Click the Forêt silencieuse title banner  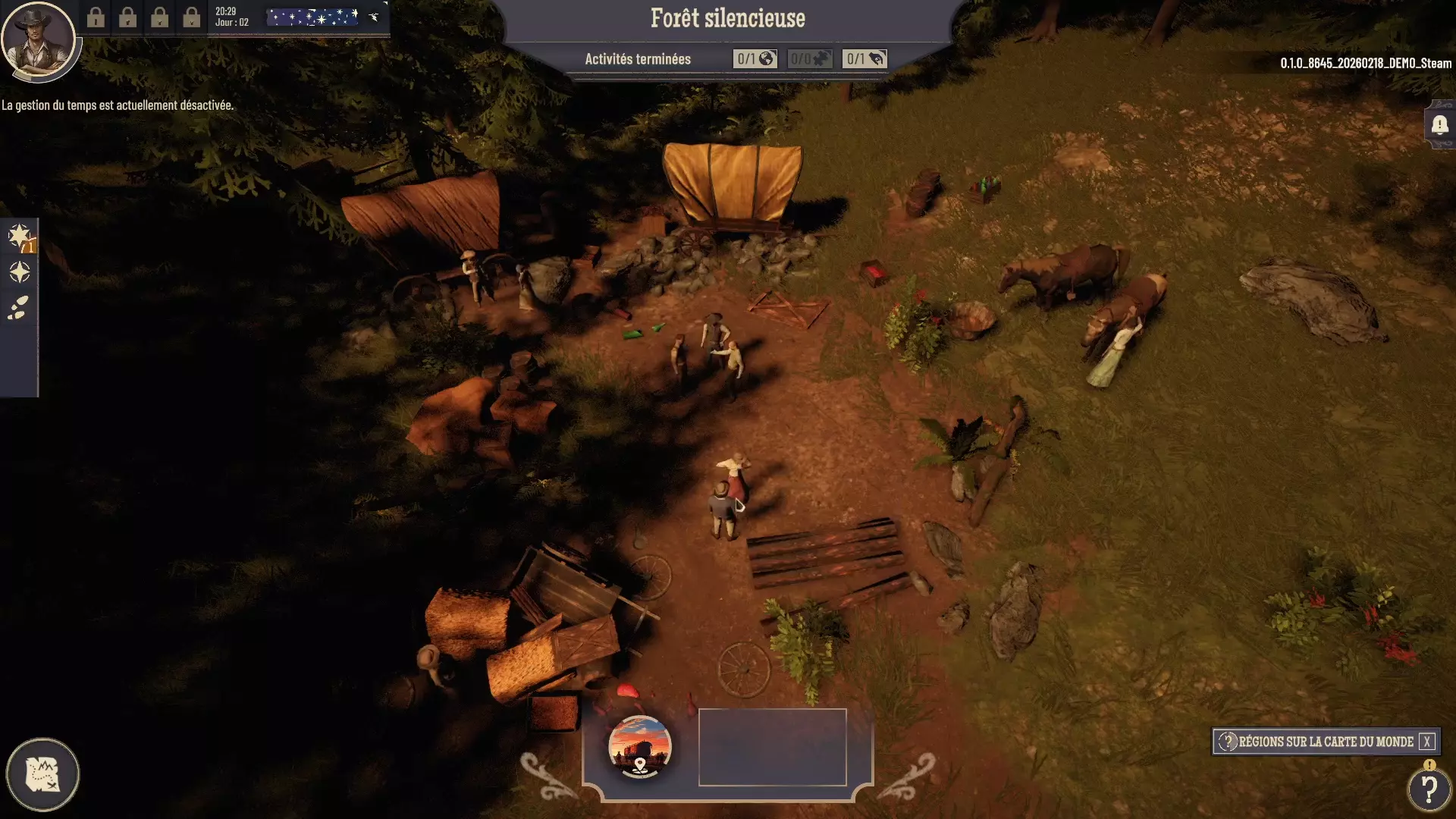tap(727, 18)
